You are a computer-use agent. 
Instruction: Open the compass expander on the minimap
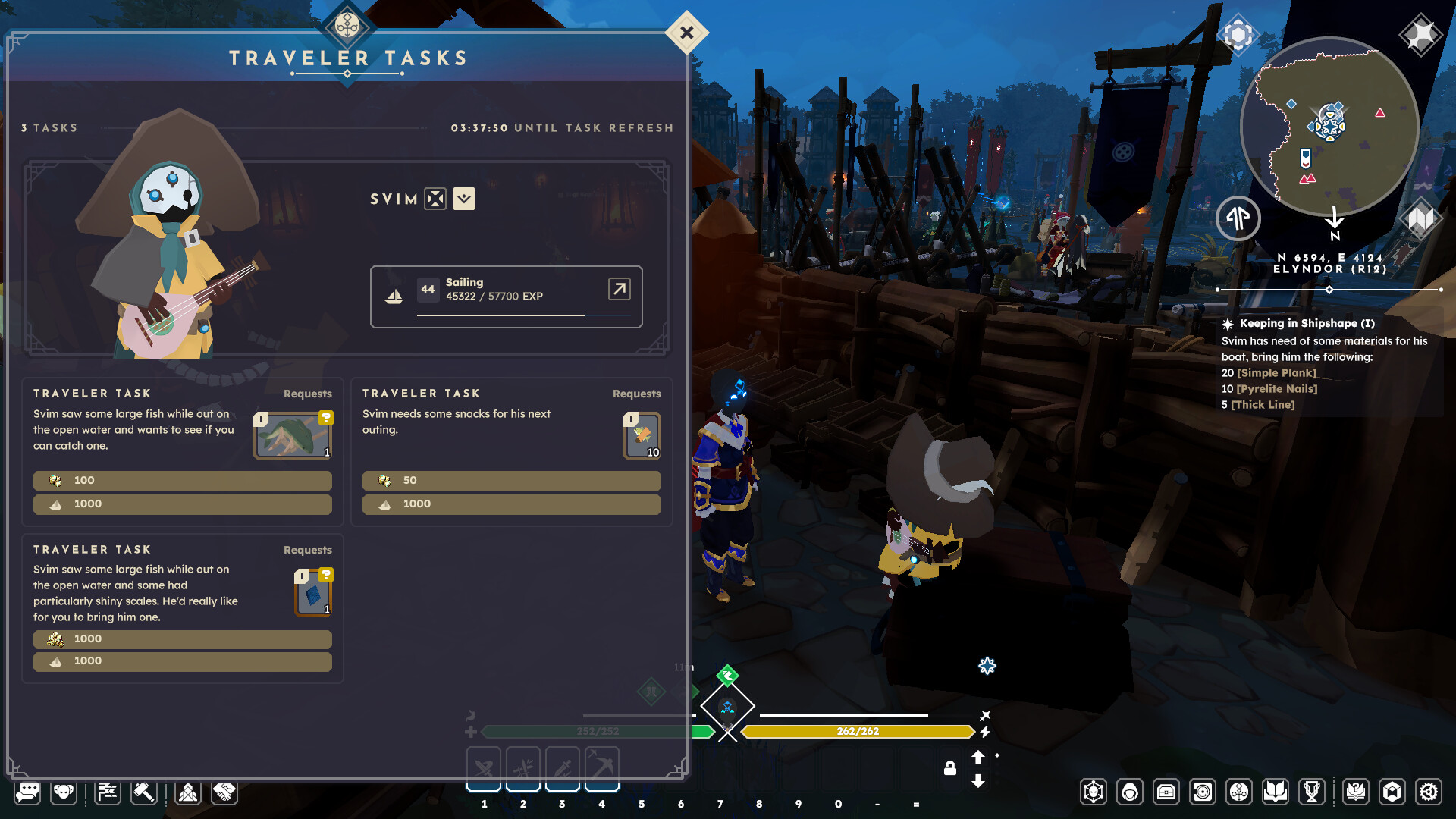pyautogui.click(x=1239, y=218)
